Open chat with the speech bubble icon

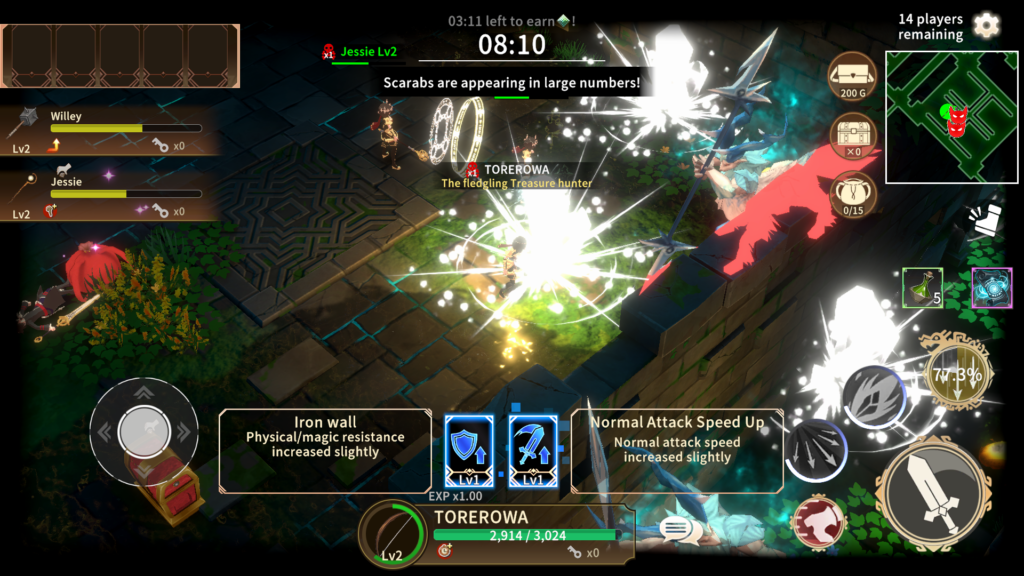677,528
